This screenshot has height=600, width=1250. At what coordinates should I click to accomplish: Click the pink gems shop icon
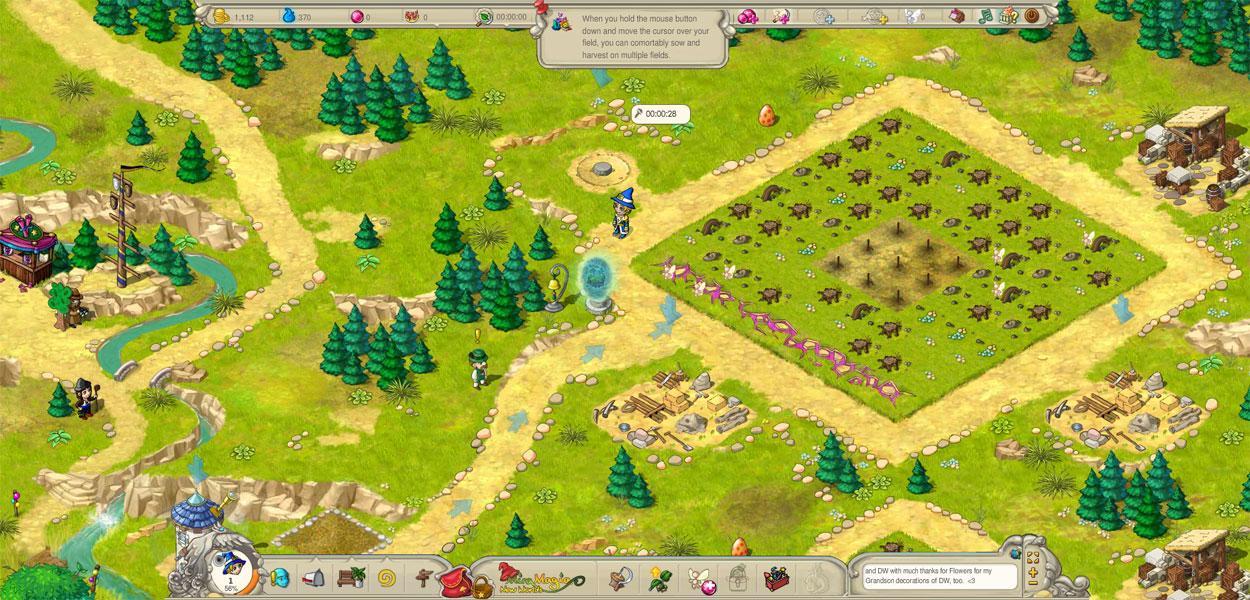coord(747,16)
